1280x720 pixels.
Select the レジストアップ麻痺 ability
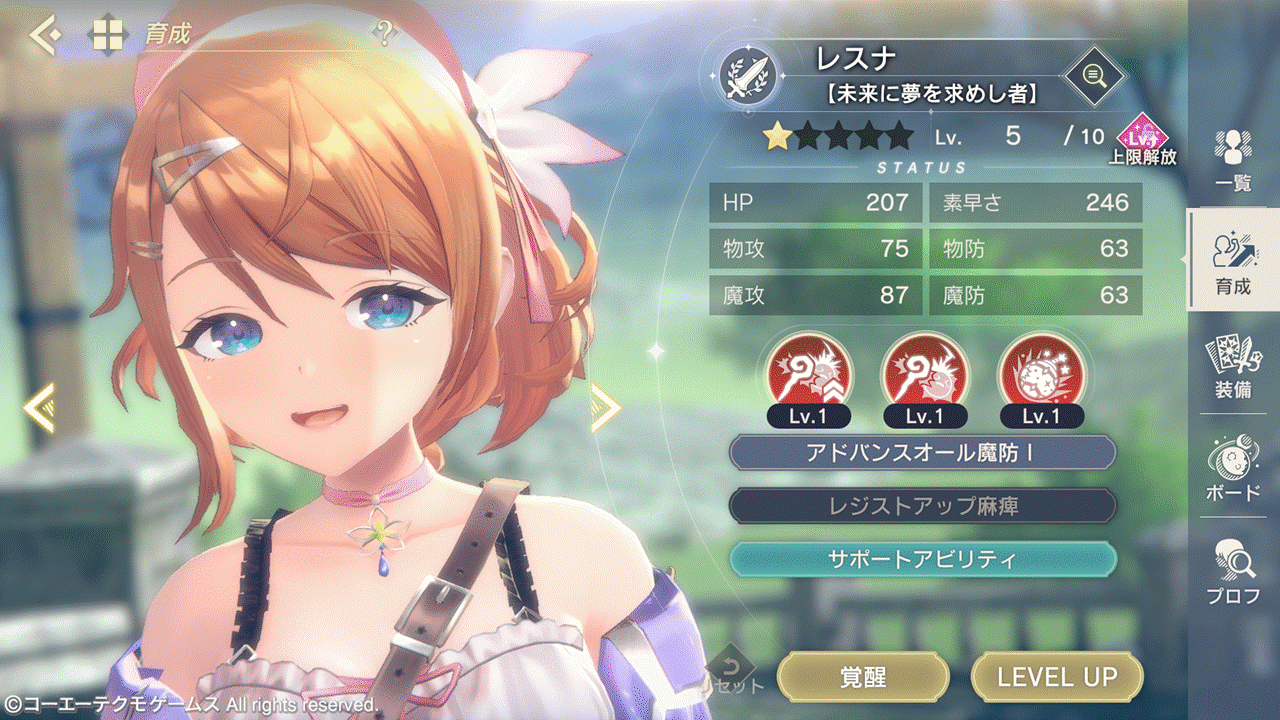(922, 506)
